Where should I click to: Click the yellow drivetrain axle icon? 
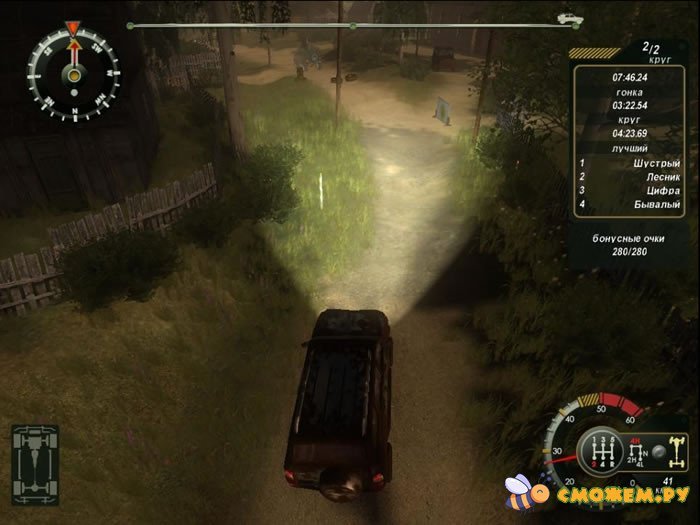[676, 451]
